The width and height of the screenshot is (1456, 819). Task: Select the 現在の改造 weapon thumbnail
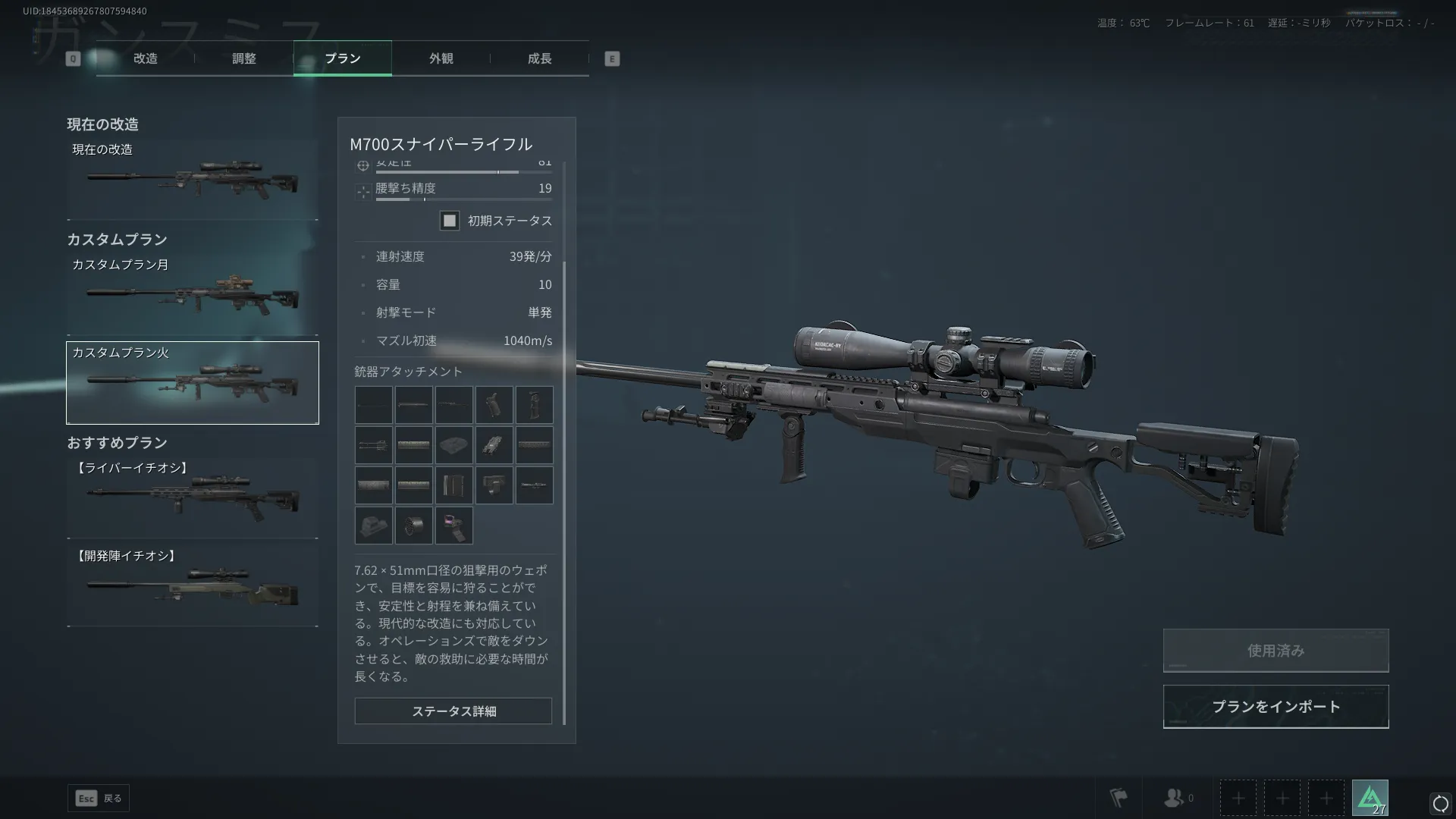pyautogui.click(x=193, y=180)
